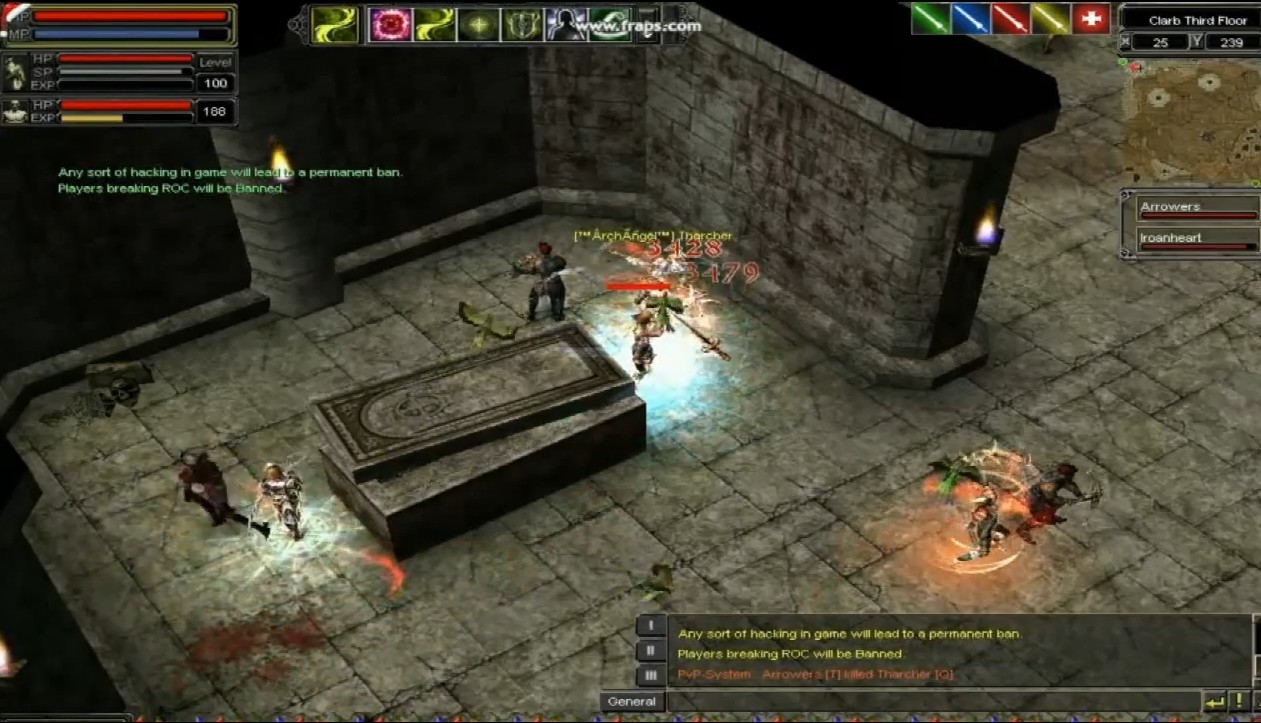Screen dimensions: 1261x723
Task: Activate the green shield skill icon
Action: coord(521,24)
